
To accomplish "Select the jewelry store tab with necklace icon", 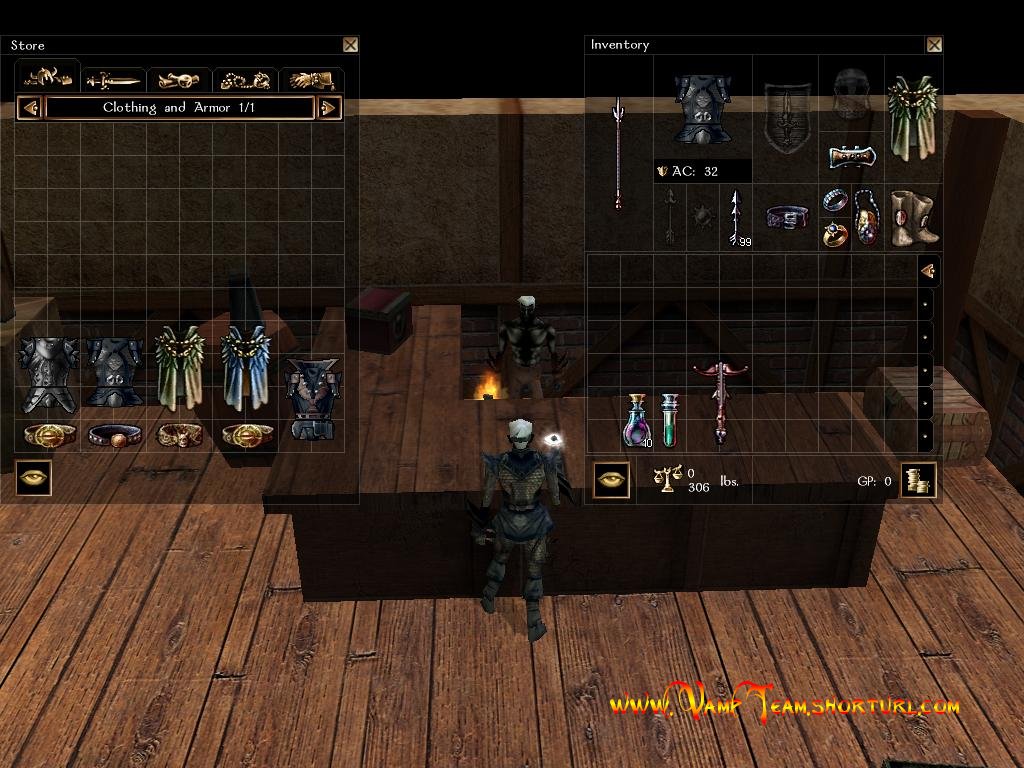I will (245, 80).
